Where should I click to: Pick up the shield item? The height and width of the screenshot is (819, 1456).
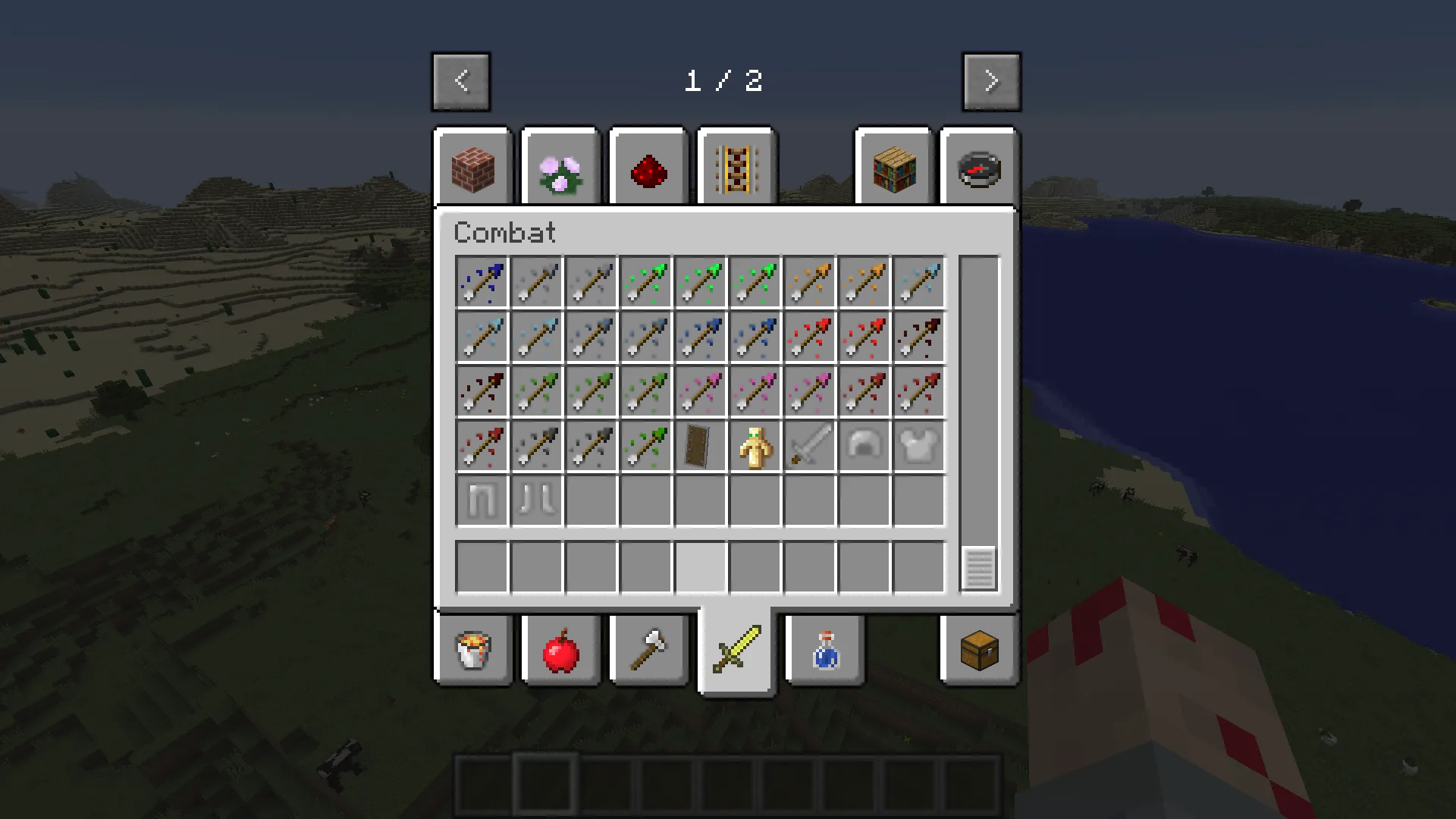[700, 446]
